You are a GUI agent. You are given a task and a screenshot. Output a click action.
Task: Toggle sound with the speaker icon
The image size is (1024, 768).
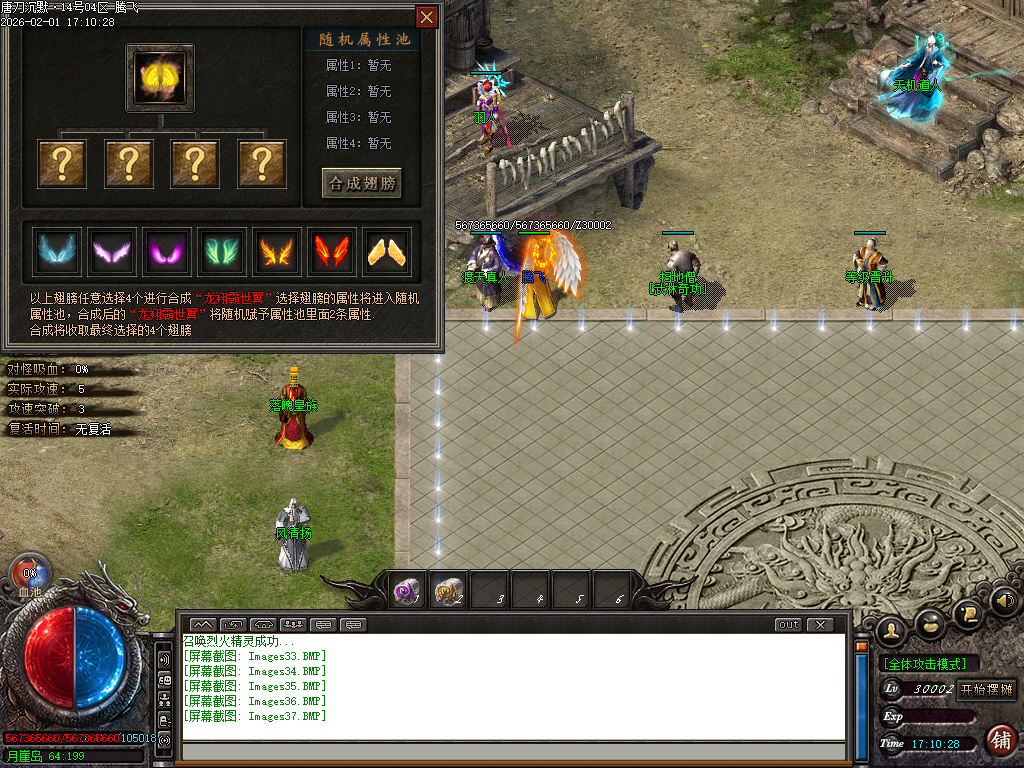1004,602
